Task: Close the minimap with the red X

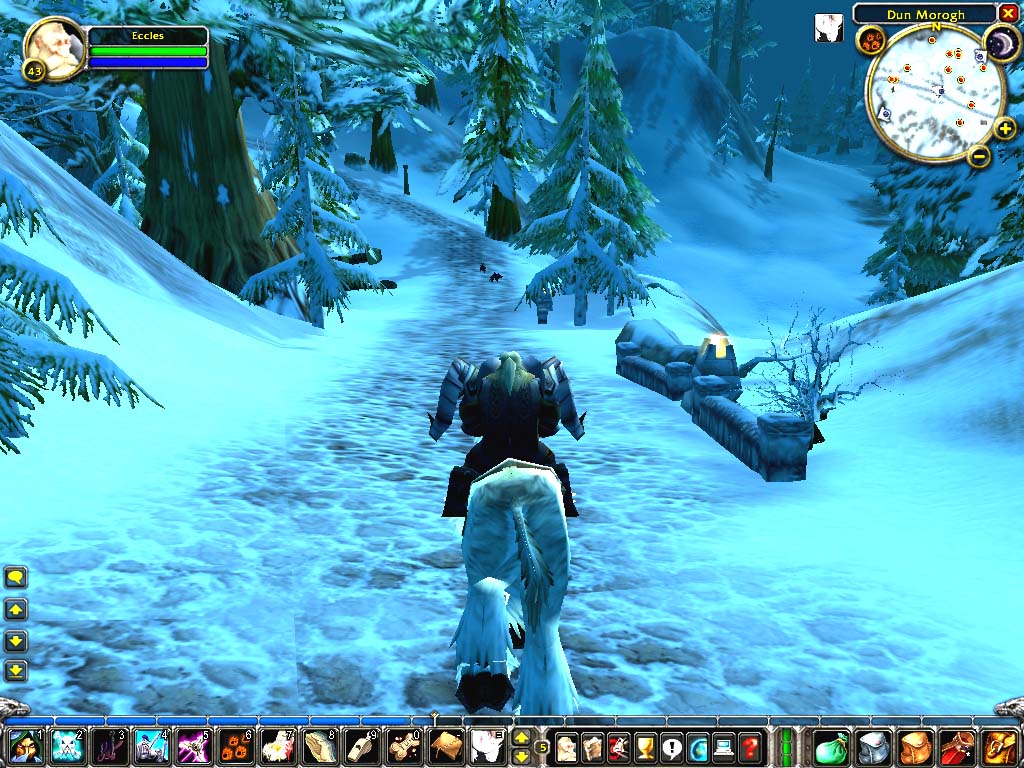Action: pyautogui.click(x=1008, y=13)
